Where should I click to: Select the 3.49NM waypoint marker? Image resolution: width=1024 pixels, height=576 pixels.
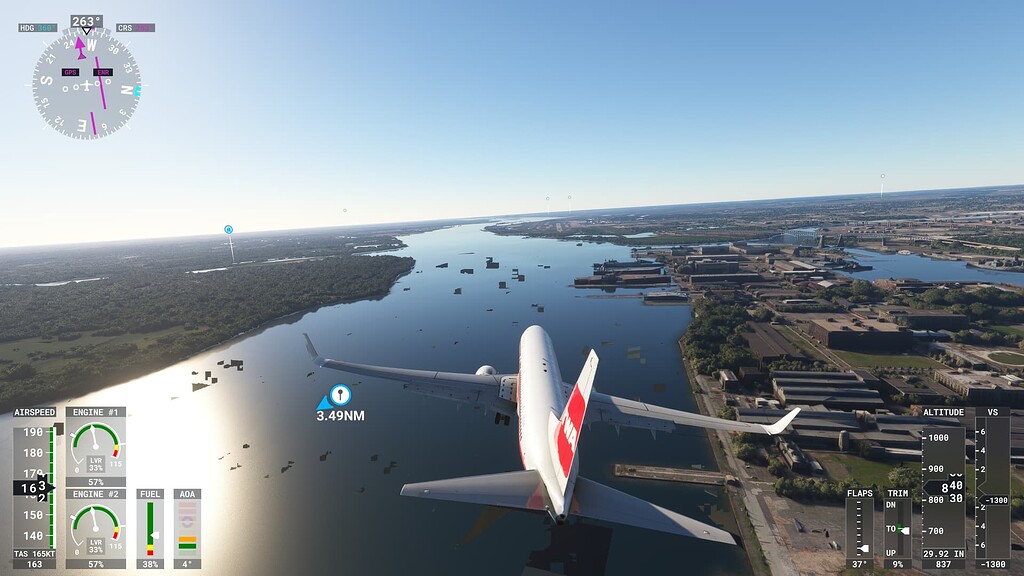coord(340,395)
